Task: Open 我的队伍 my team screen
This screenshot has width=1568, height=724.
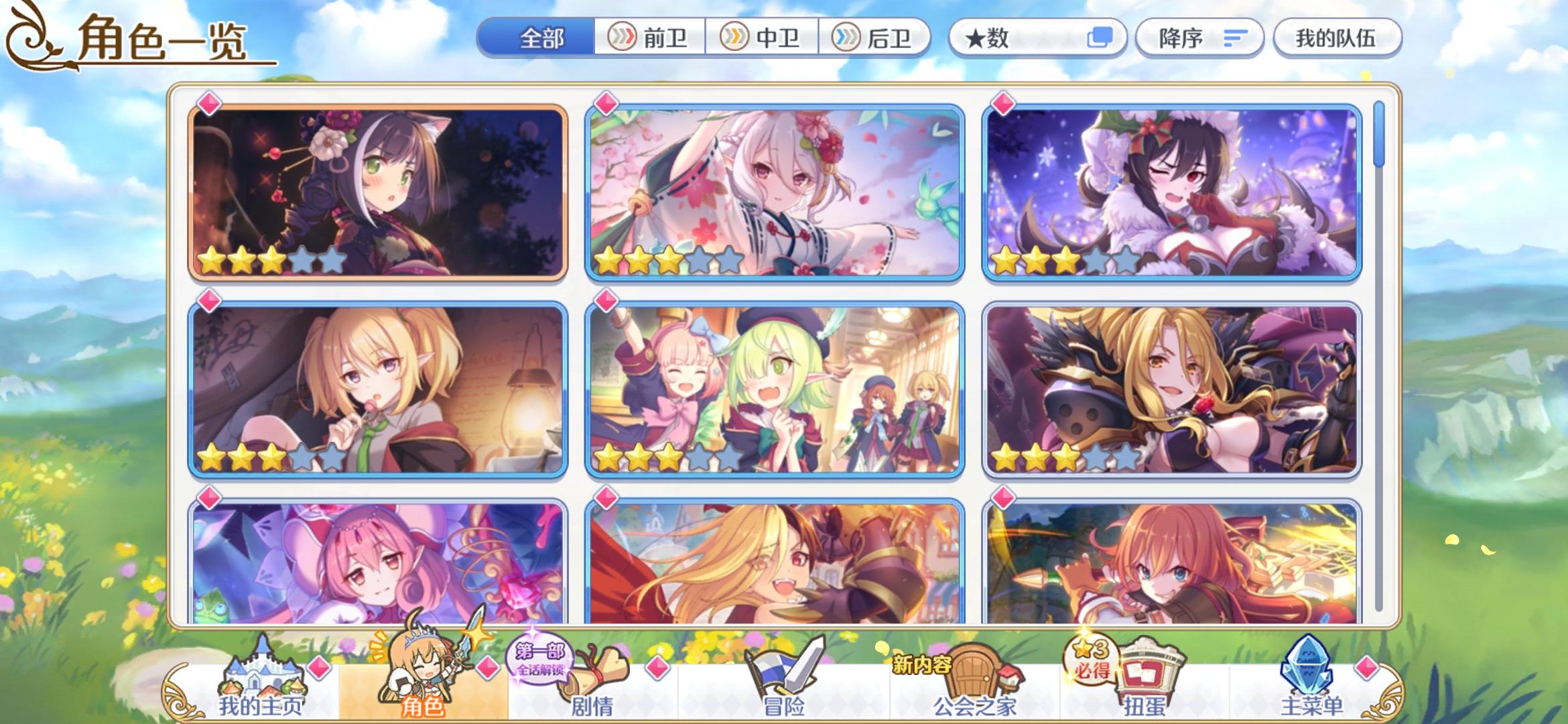Action: pos(1337,38)
